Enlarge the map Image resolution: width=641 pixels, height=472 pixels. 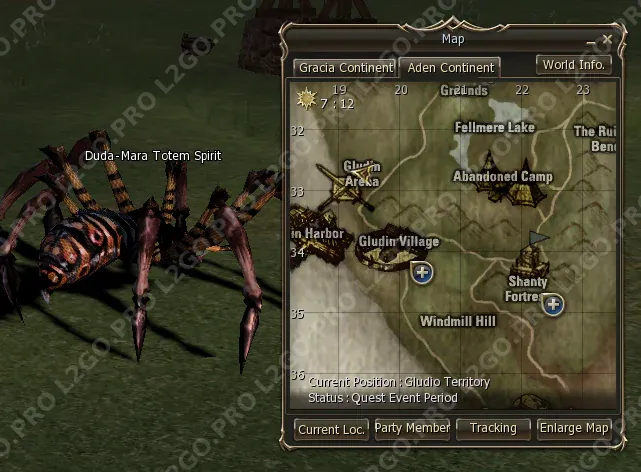(x=574, y=428)
